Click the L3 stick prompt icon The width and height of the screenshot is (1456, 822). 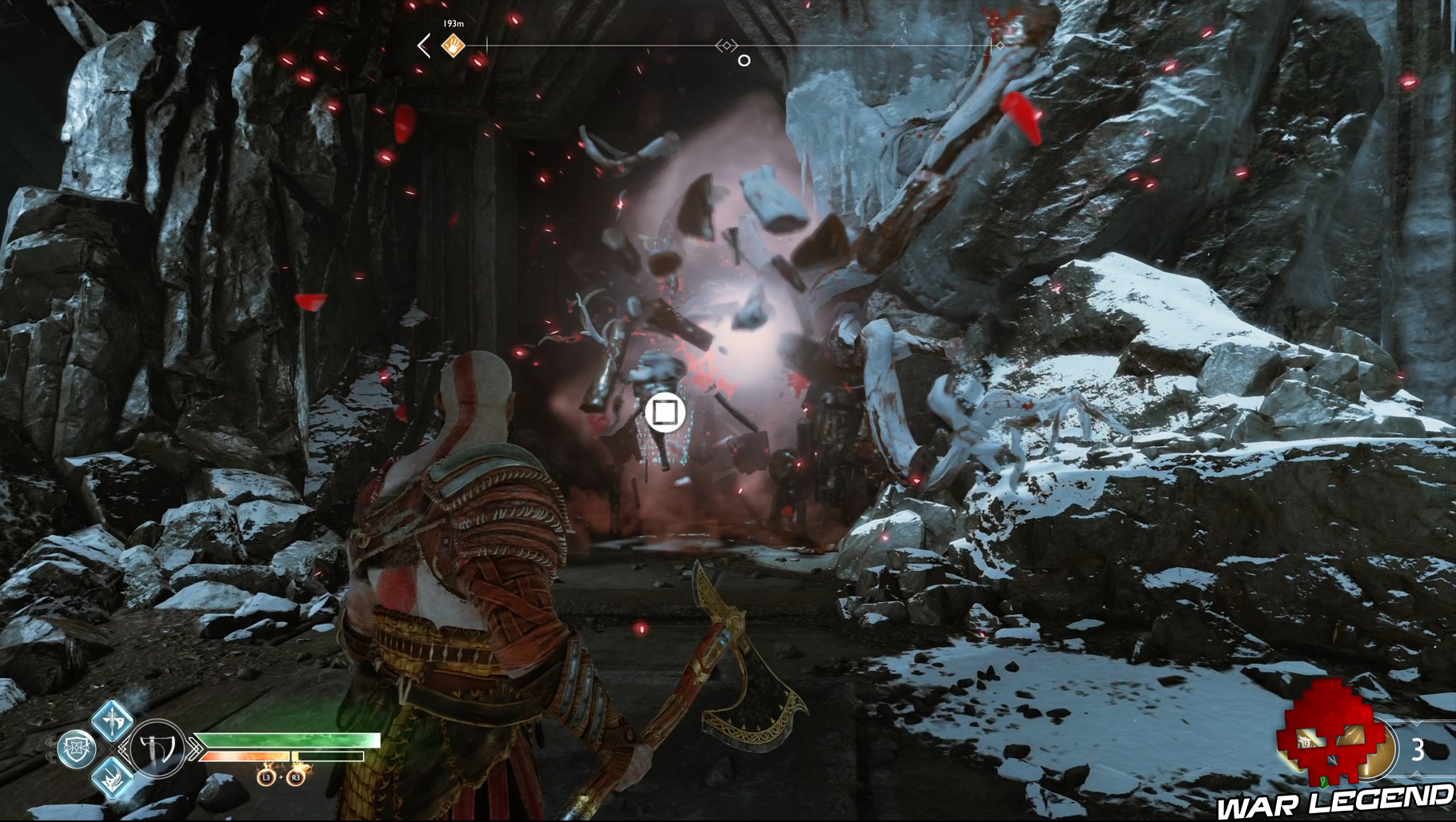pos(266,778)
